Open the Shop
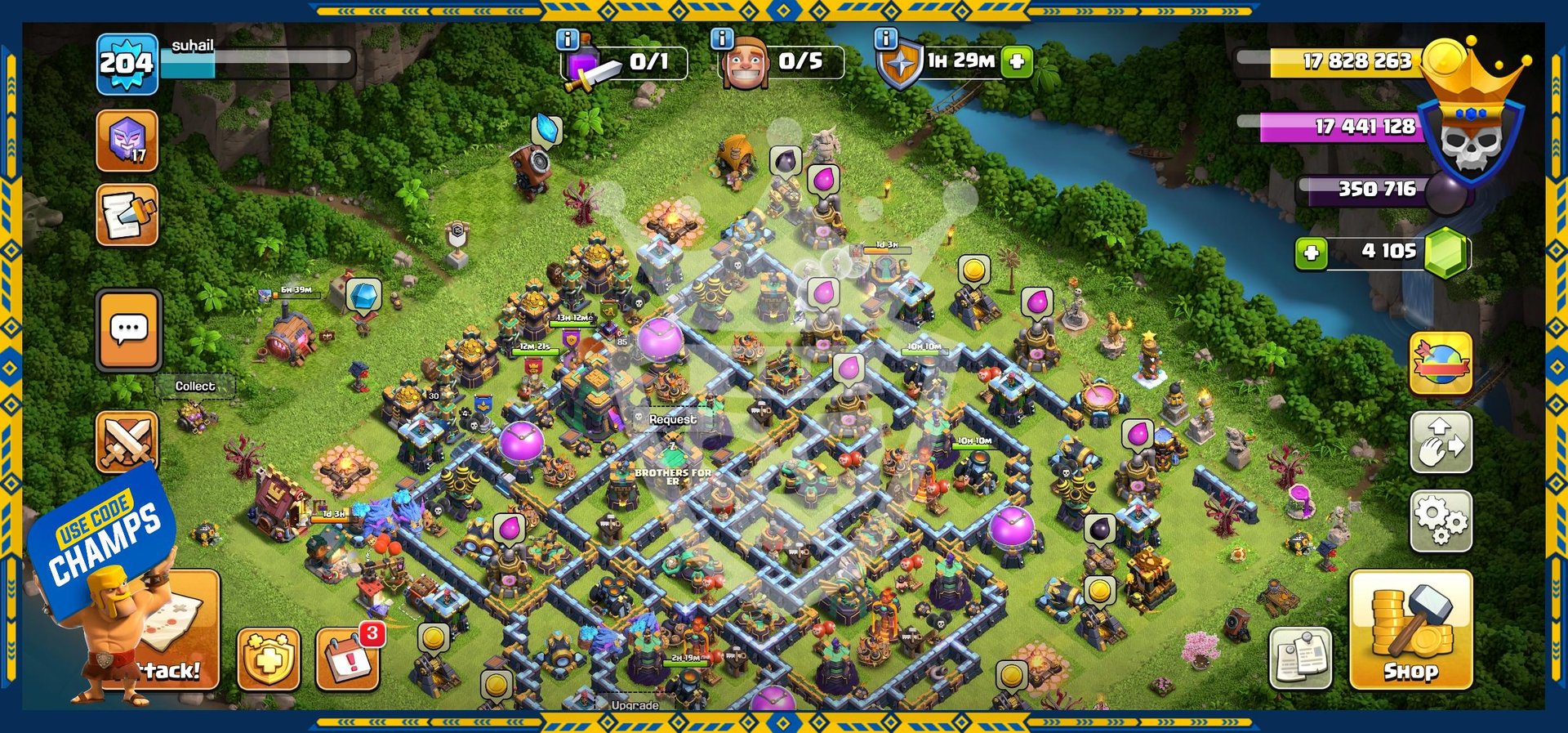Viewport: 1568px width, 733px height. pos(1410,630)
